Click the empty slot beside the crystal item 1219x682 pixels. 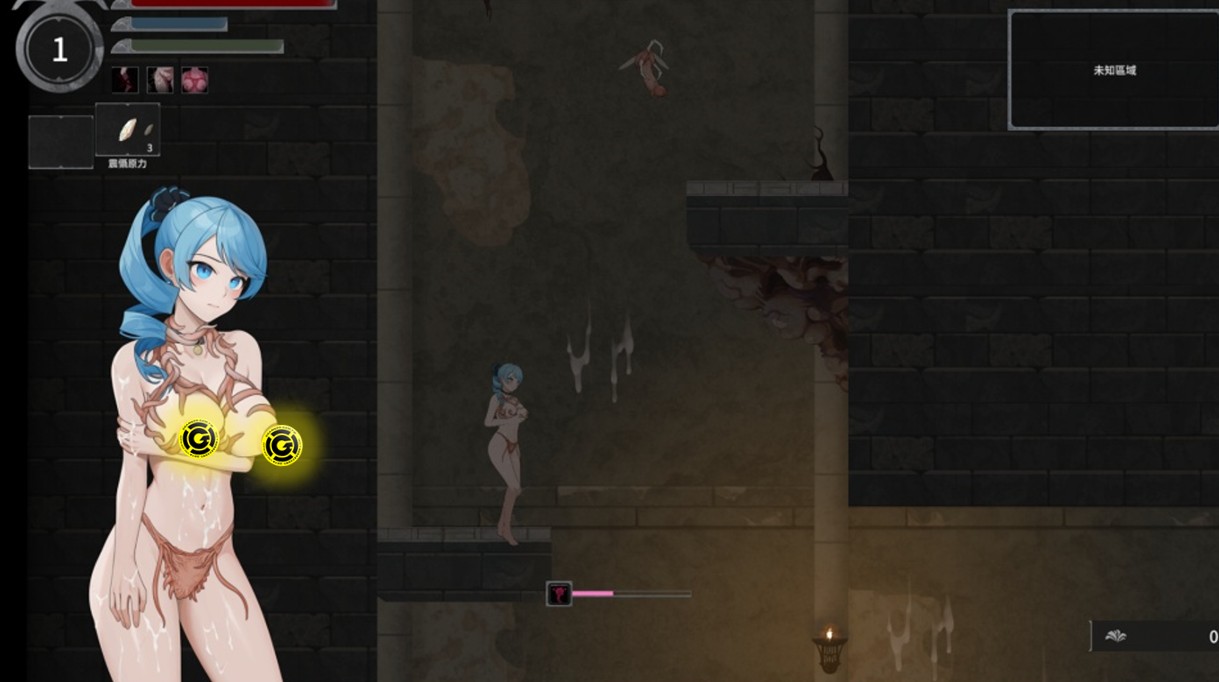(60, 141)
